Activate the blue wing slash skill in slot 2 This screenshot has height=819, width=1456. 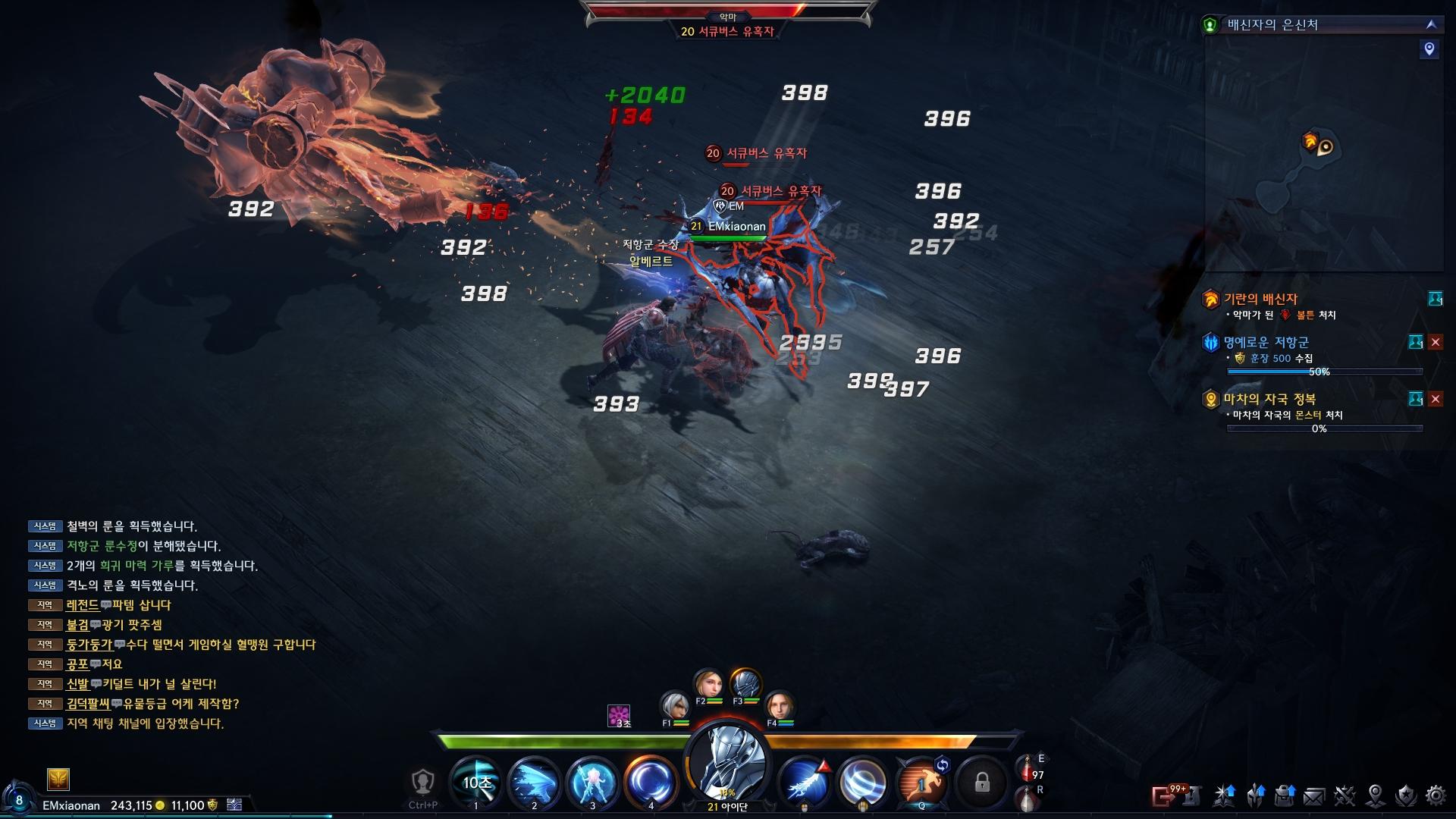pos(534,781)
